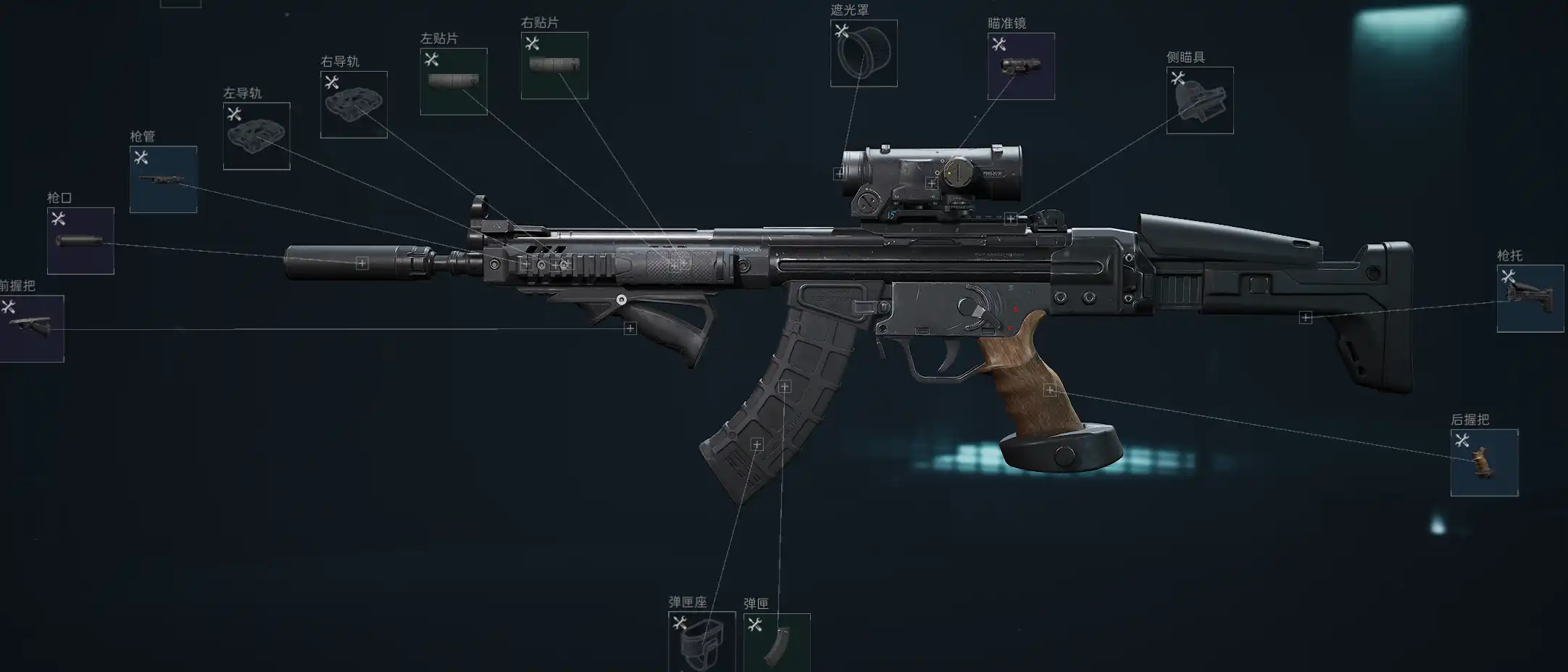Select the 枪口 muzzle attachment slot
Screen dimensions: 1568x672
point(80,241)
